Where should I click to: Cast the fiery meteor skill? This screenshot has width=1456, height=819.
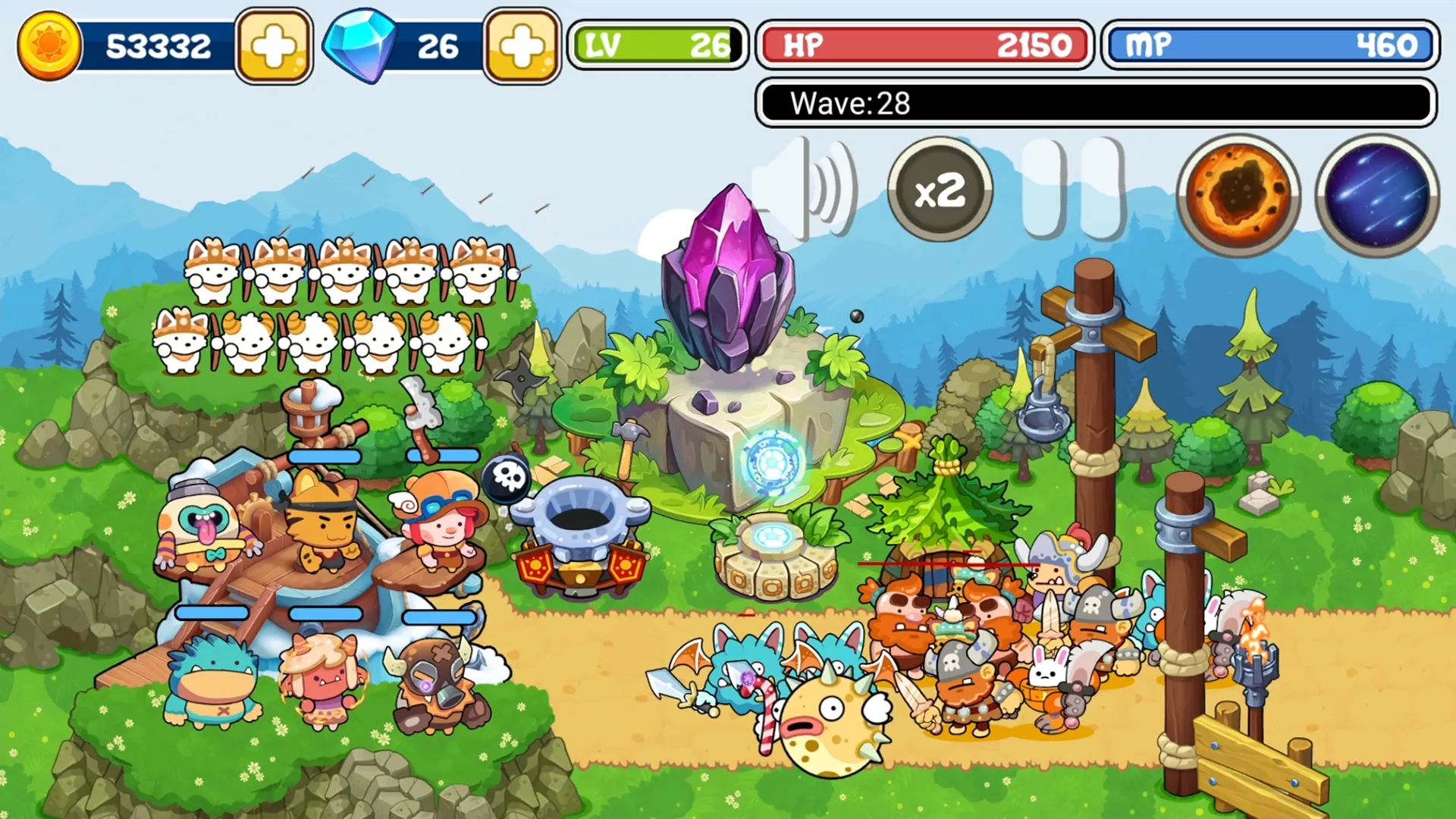1238,195
